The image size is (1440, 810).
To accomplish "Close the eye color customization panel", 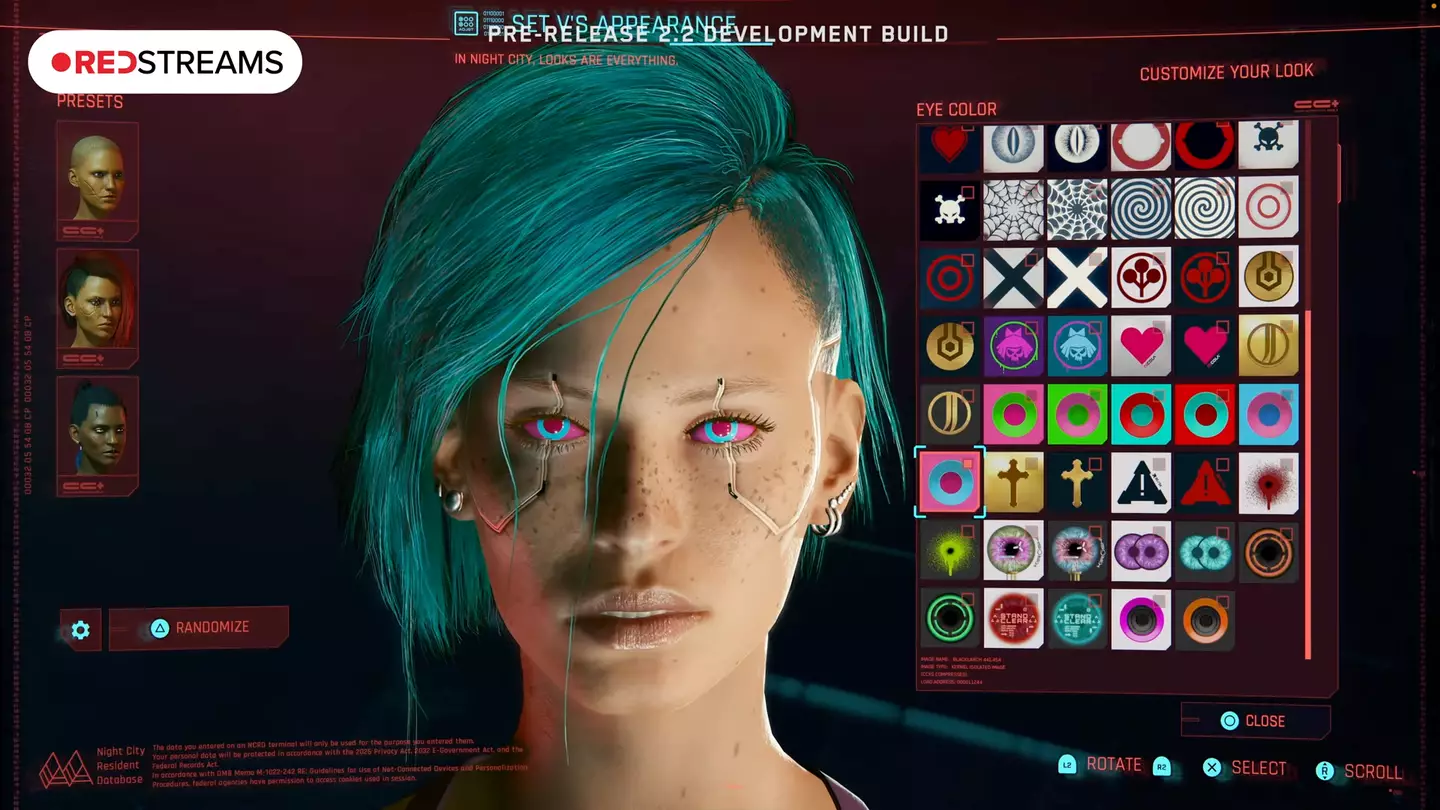I will point(1256,720).
